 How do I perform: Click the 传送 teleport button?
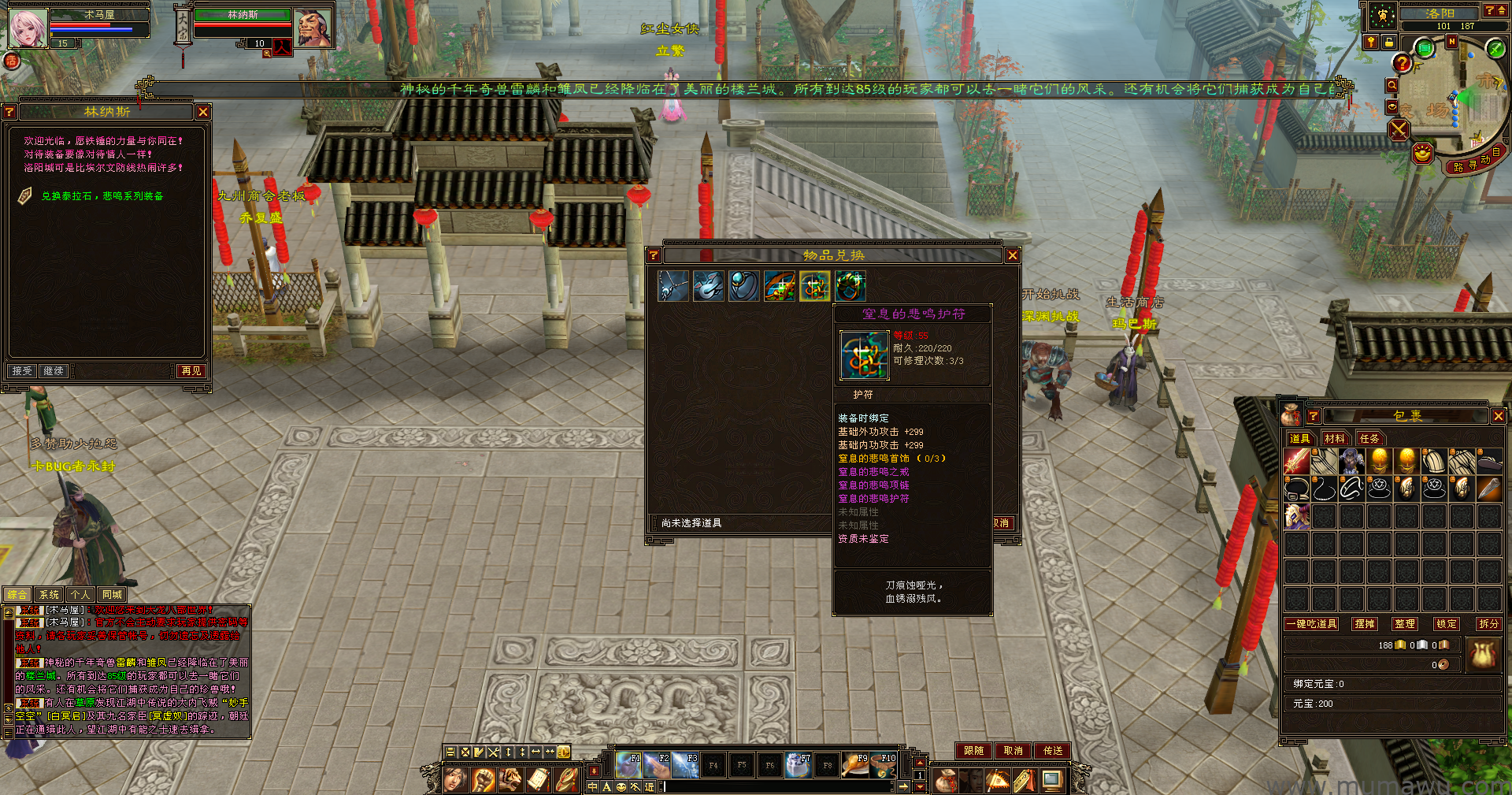1053,751
